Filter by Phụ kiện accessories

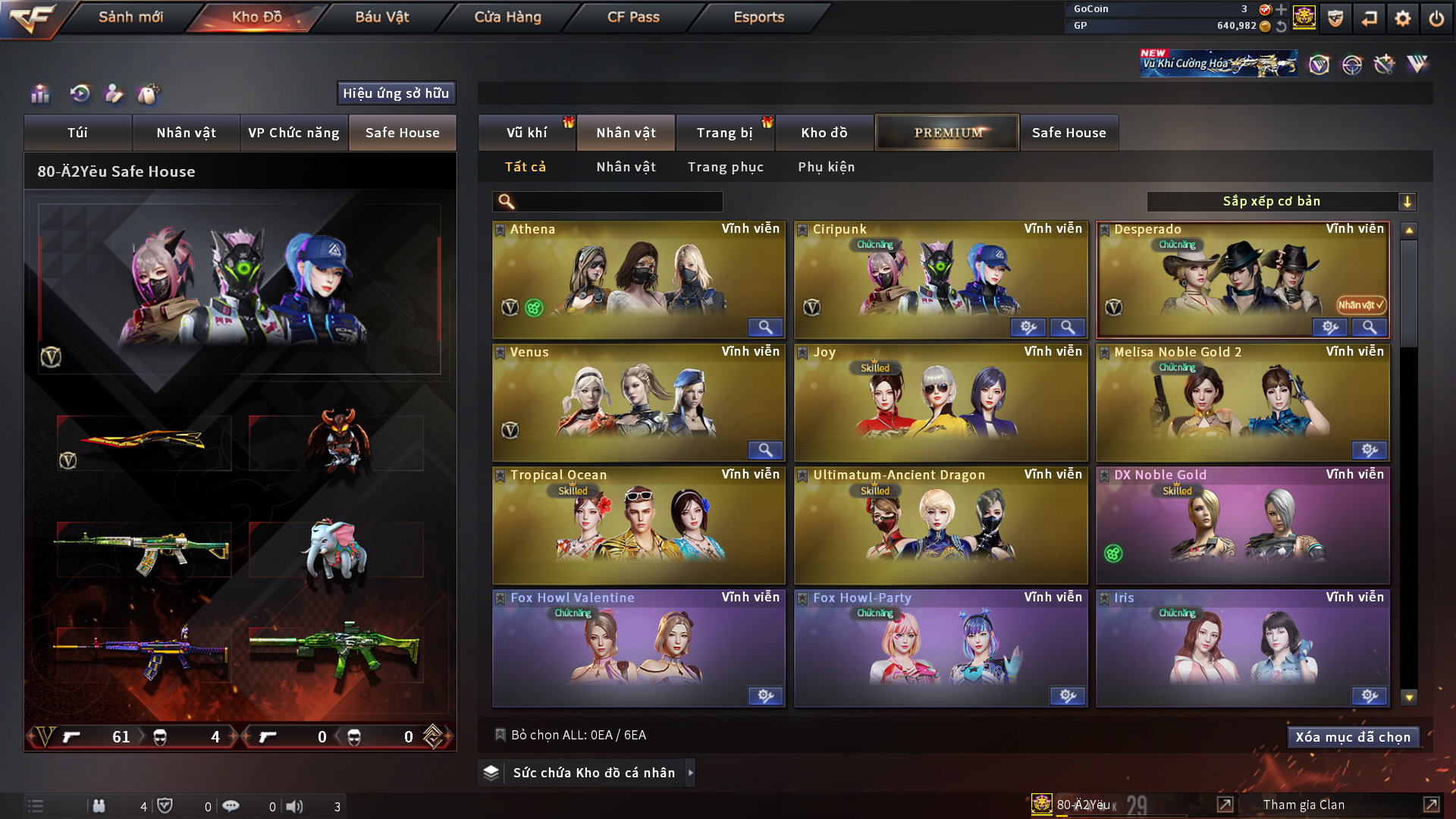coord(826,167)
